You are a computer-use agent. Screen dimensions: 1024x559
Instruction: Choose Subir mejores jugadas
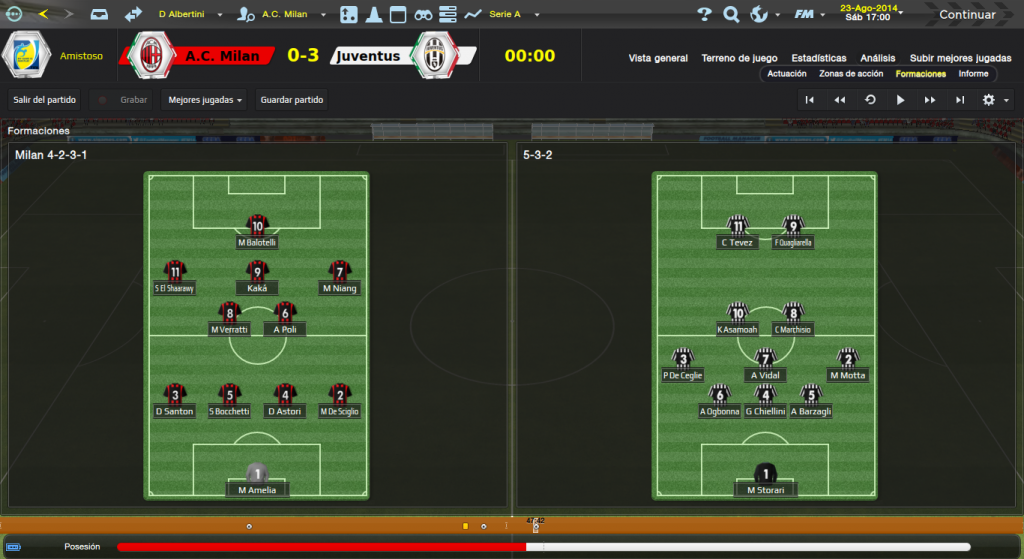pos(960,58)
